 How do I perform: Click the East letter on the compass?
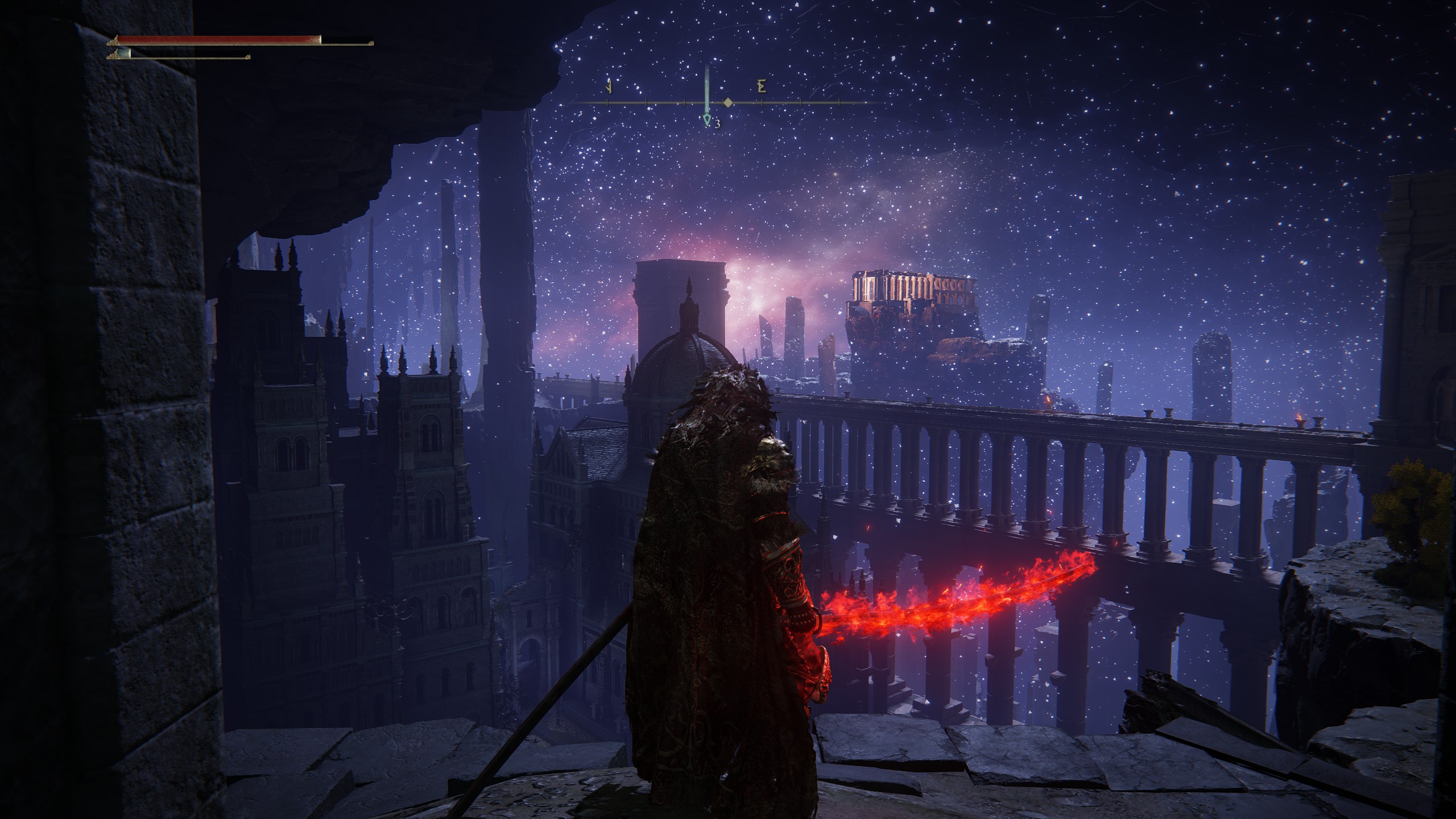[762, 87]
